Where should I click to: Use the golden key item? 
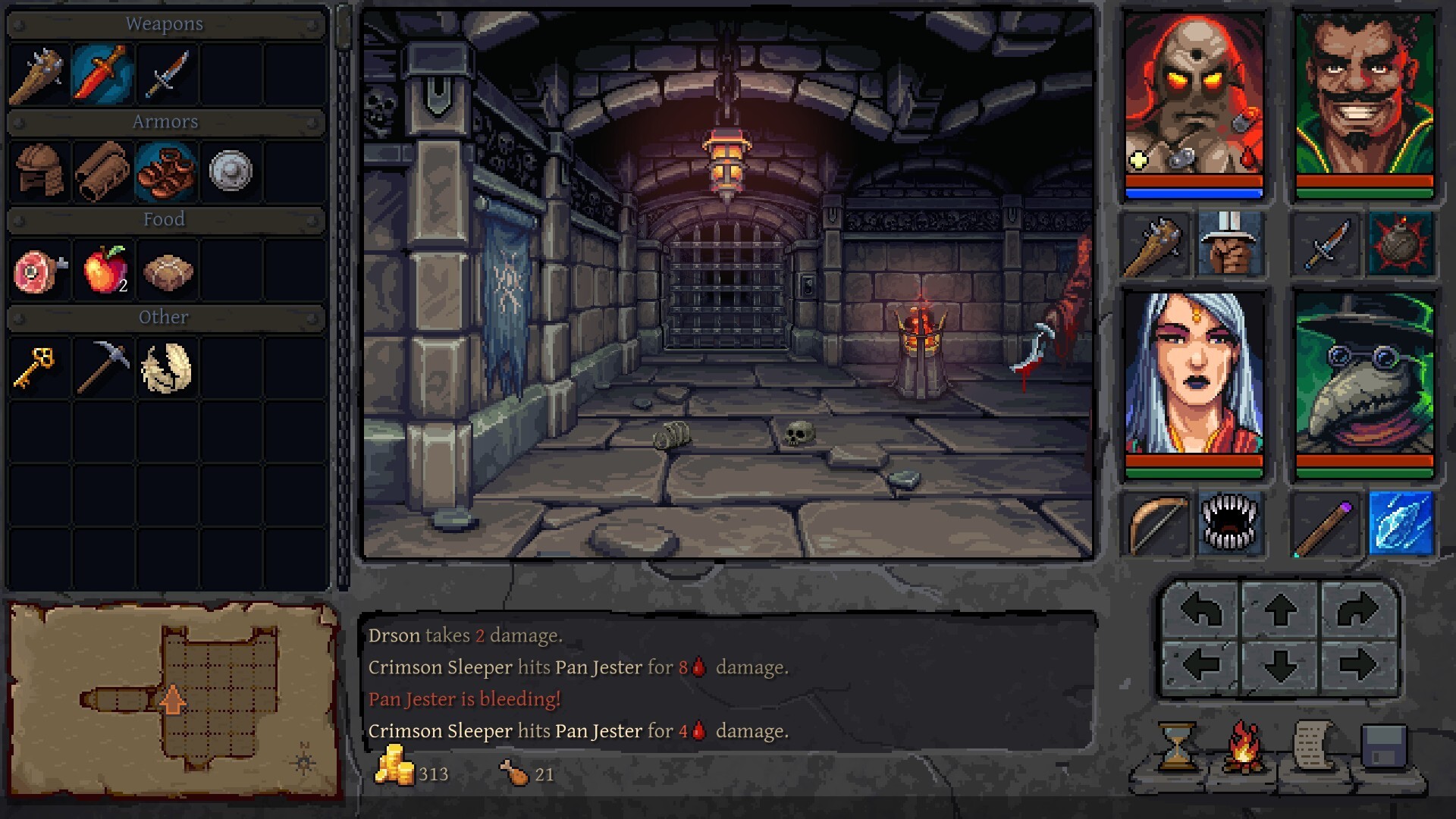pyautogui.click(x=35, y=368)
